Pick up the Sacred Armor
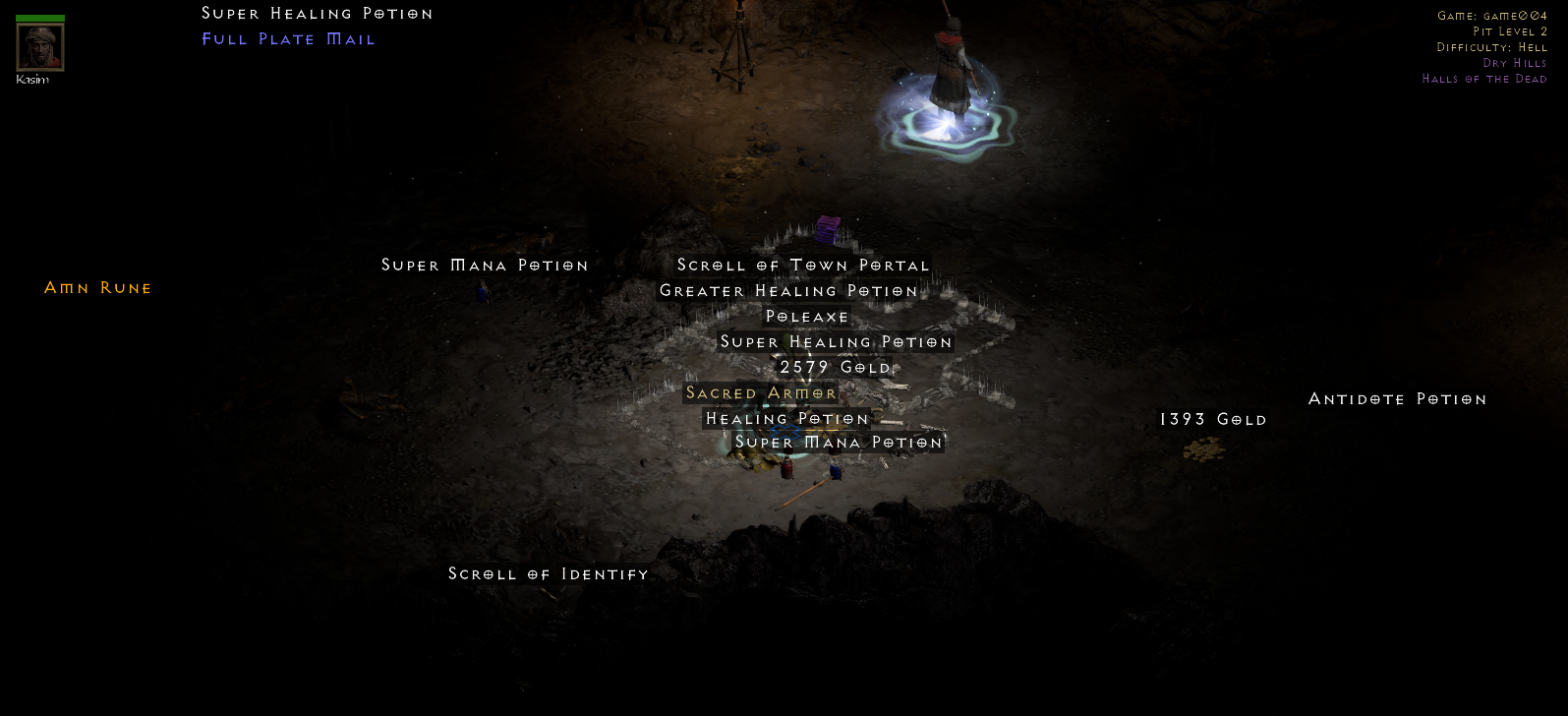This screenshot has height=716, width=1568. click(x=762, y=392)
